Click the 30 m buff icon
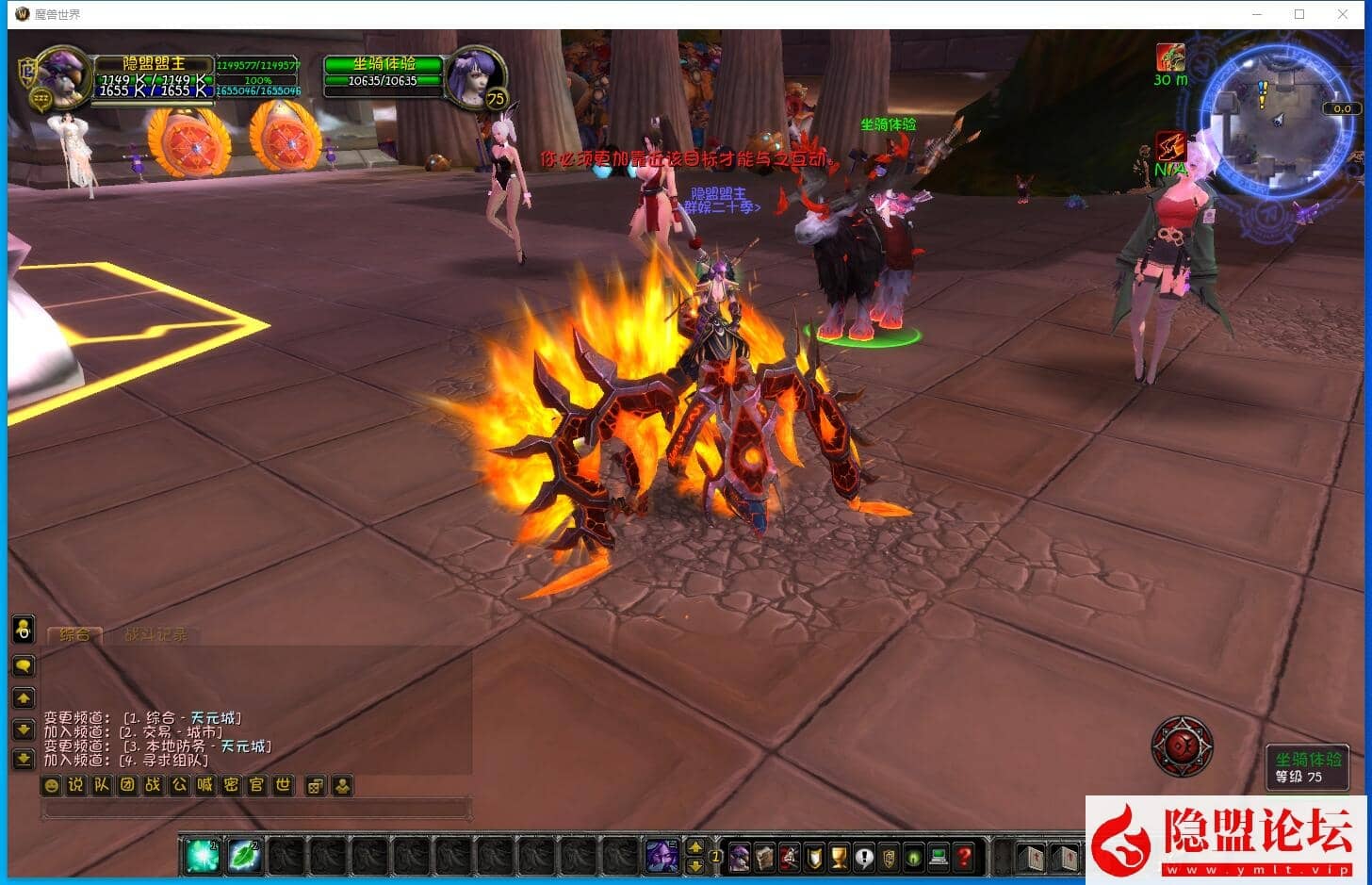This screenshot has height=885, width=1372. (x=1170, y=58)
